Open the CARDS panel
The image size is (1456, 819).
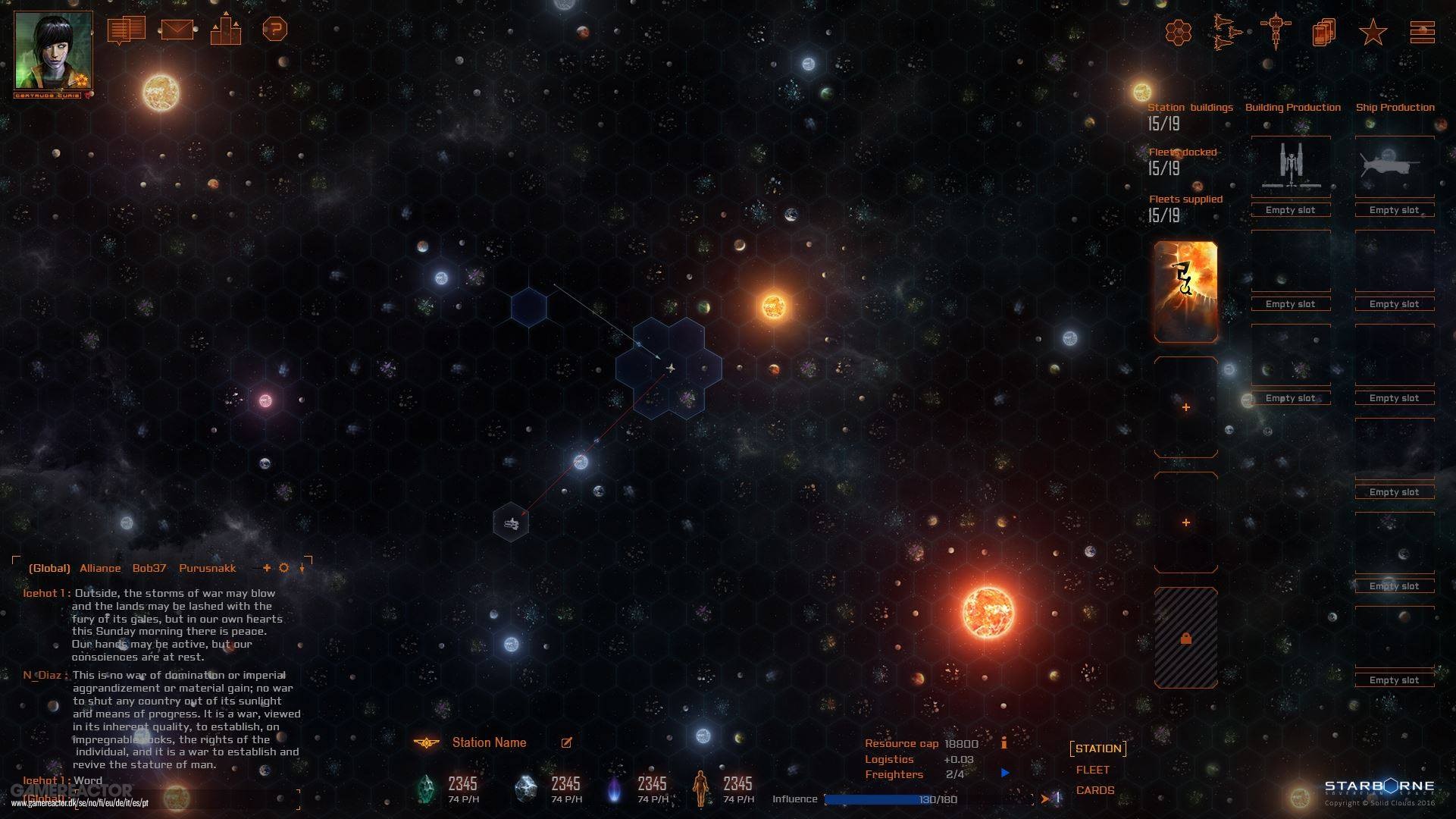point(1094,789)
